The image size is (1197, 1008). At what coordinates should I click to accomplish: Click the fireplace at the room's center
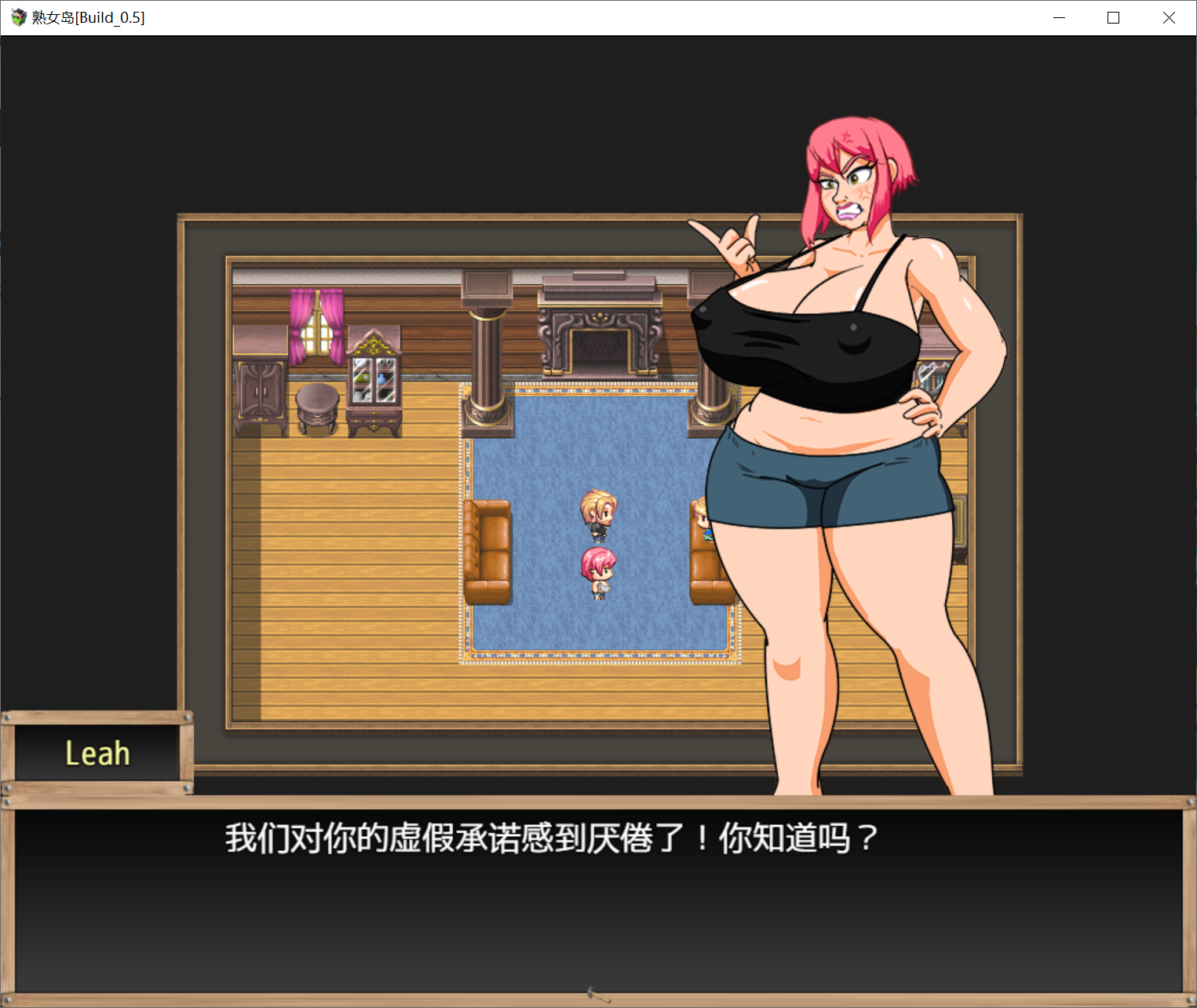[x=599, y=338]
